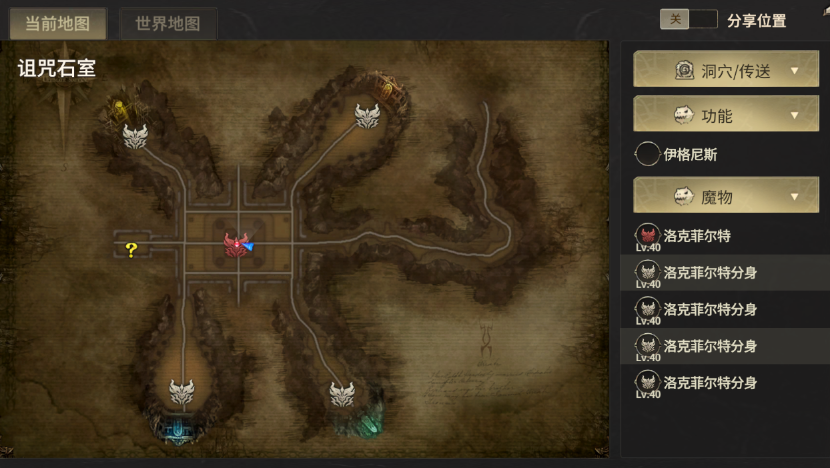Switch to the 当前地图 tab
830x468 pixels.
pyautogui.click(x=58, y=22)
